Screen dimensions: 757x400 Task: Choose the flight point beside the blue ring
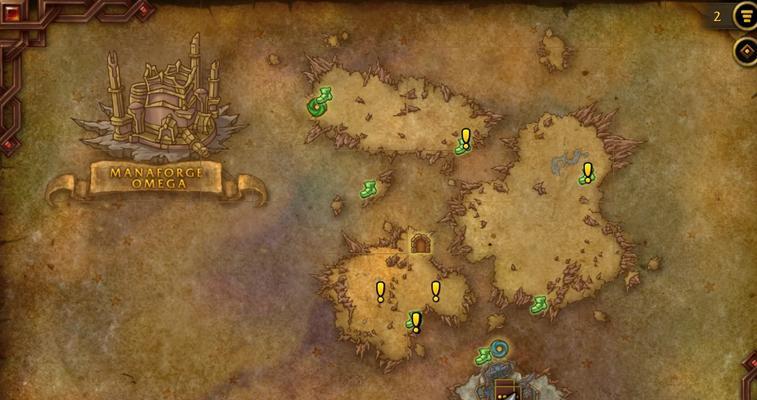point(484,355)
